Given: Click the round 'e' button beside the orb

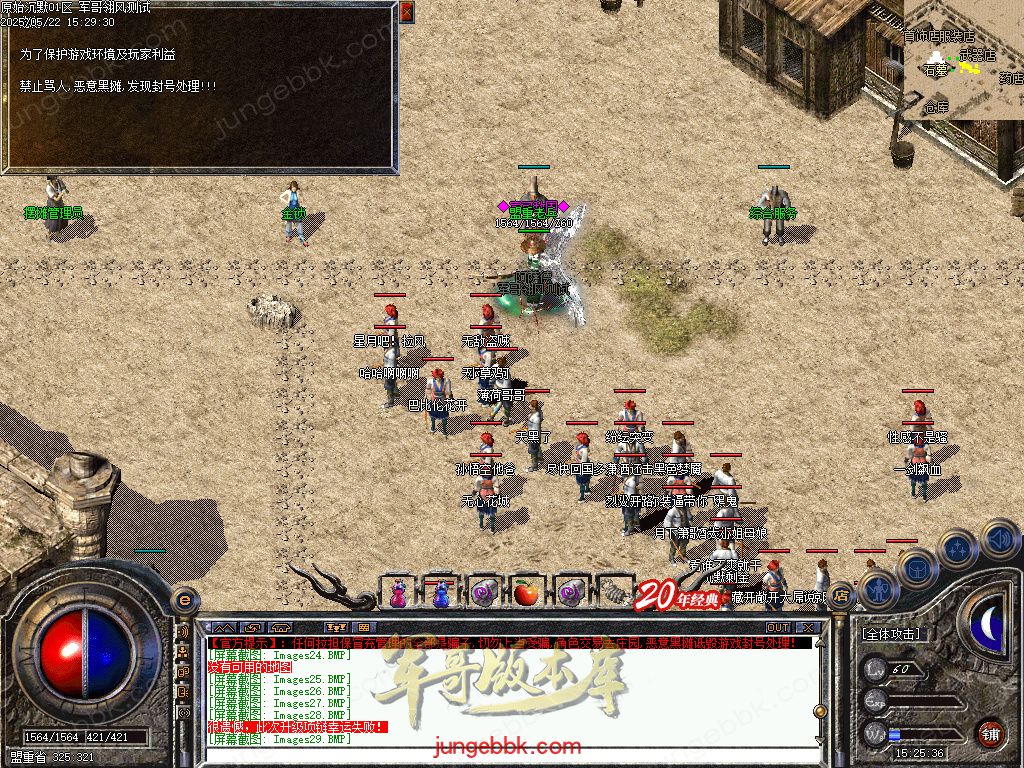Looking at the screenshot, I should click(183, 600).
